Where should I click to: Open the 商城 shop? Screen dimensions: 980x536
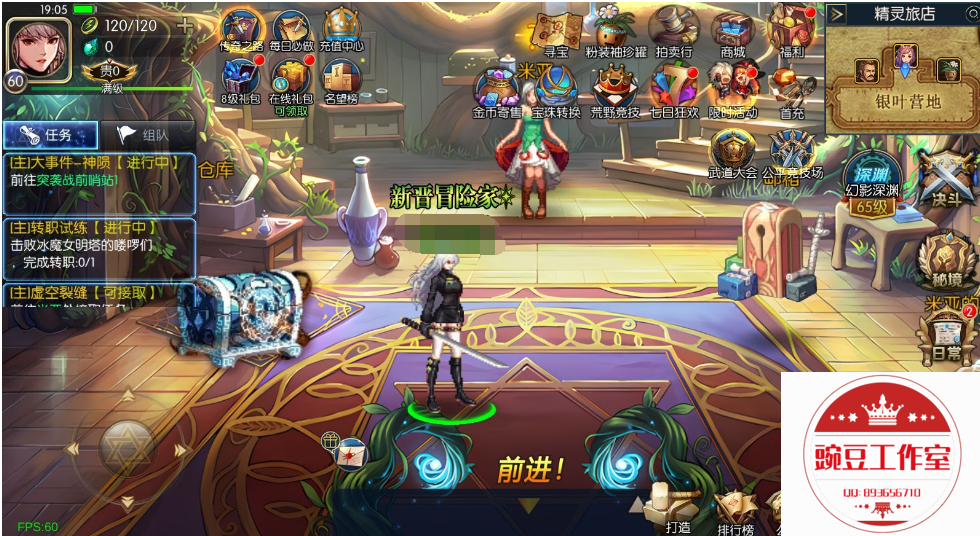click(732, 30)
